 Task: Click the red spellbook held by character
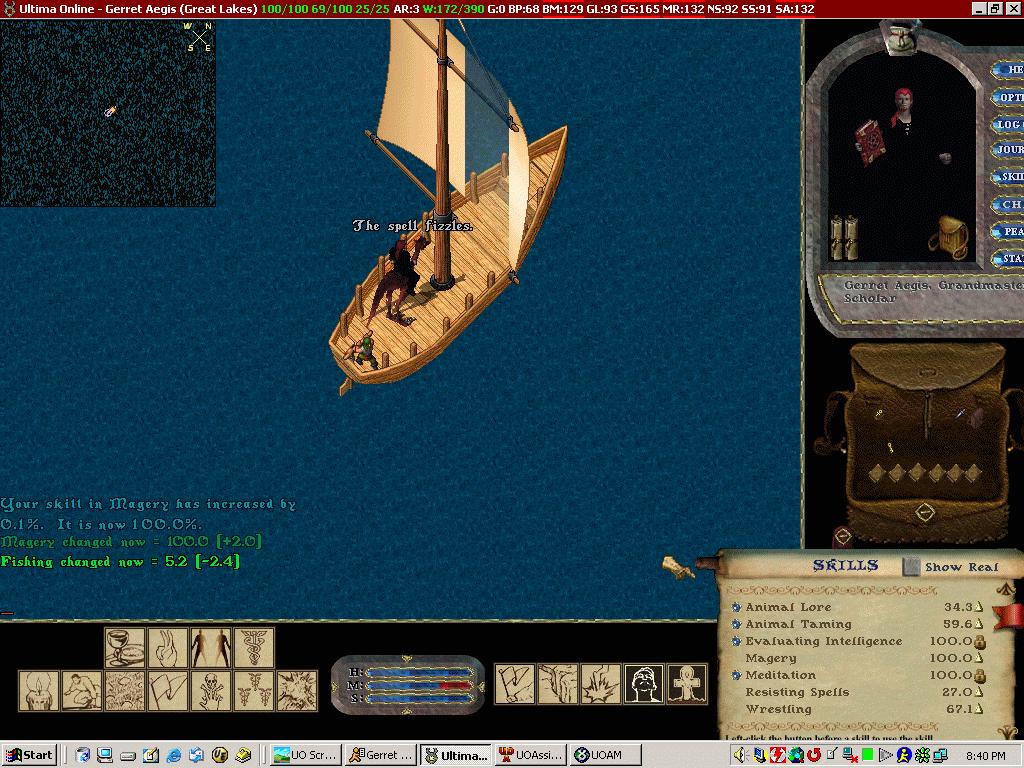pos(870,143)
